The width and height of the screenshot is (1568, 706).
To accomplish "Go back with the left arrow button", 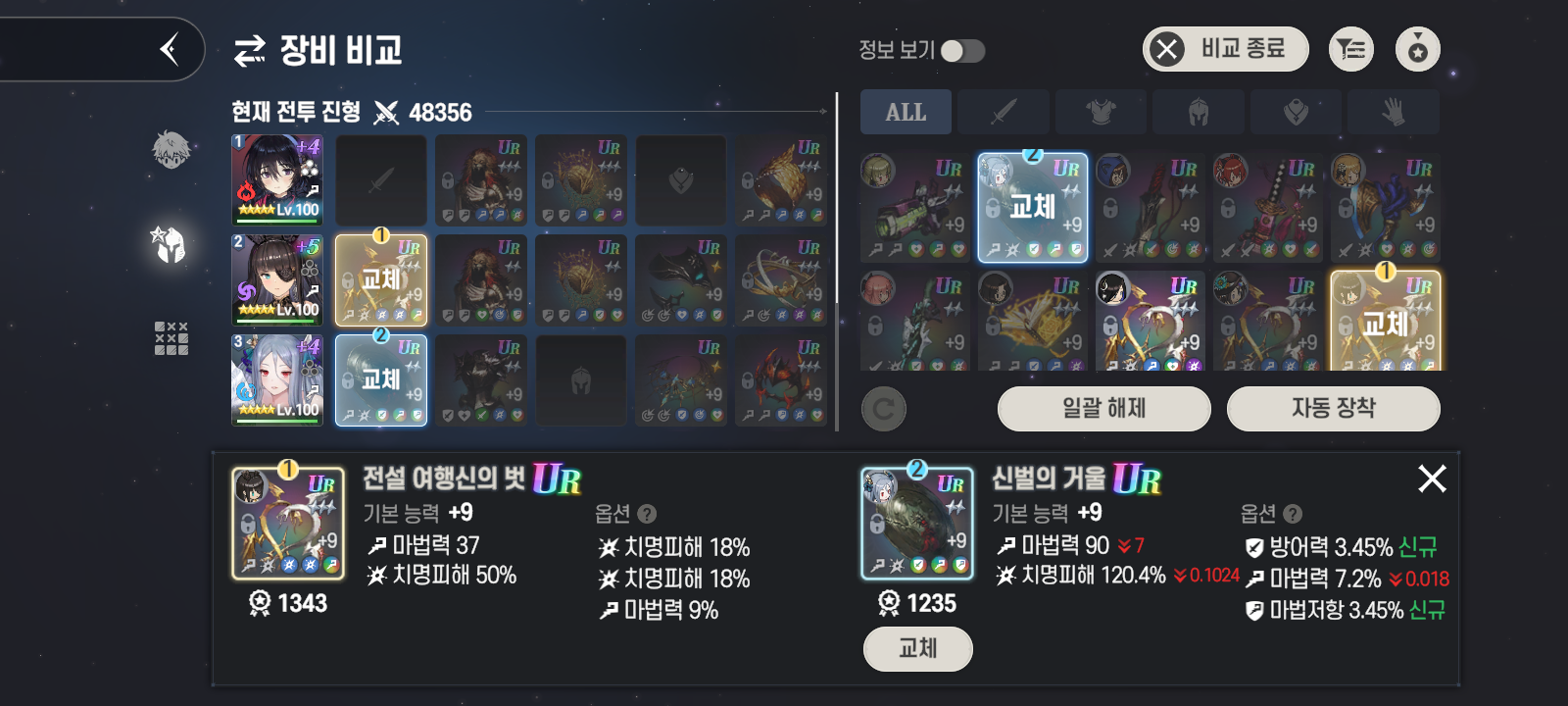I will 169,49.
